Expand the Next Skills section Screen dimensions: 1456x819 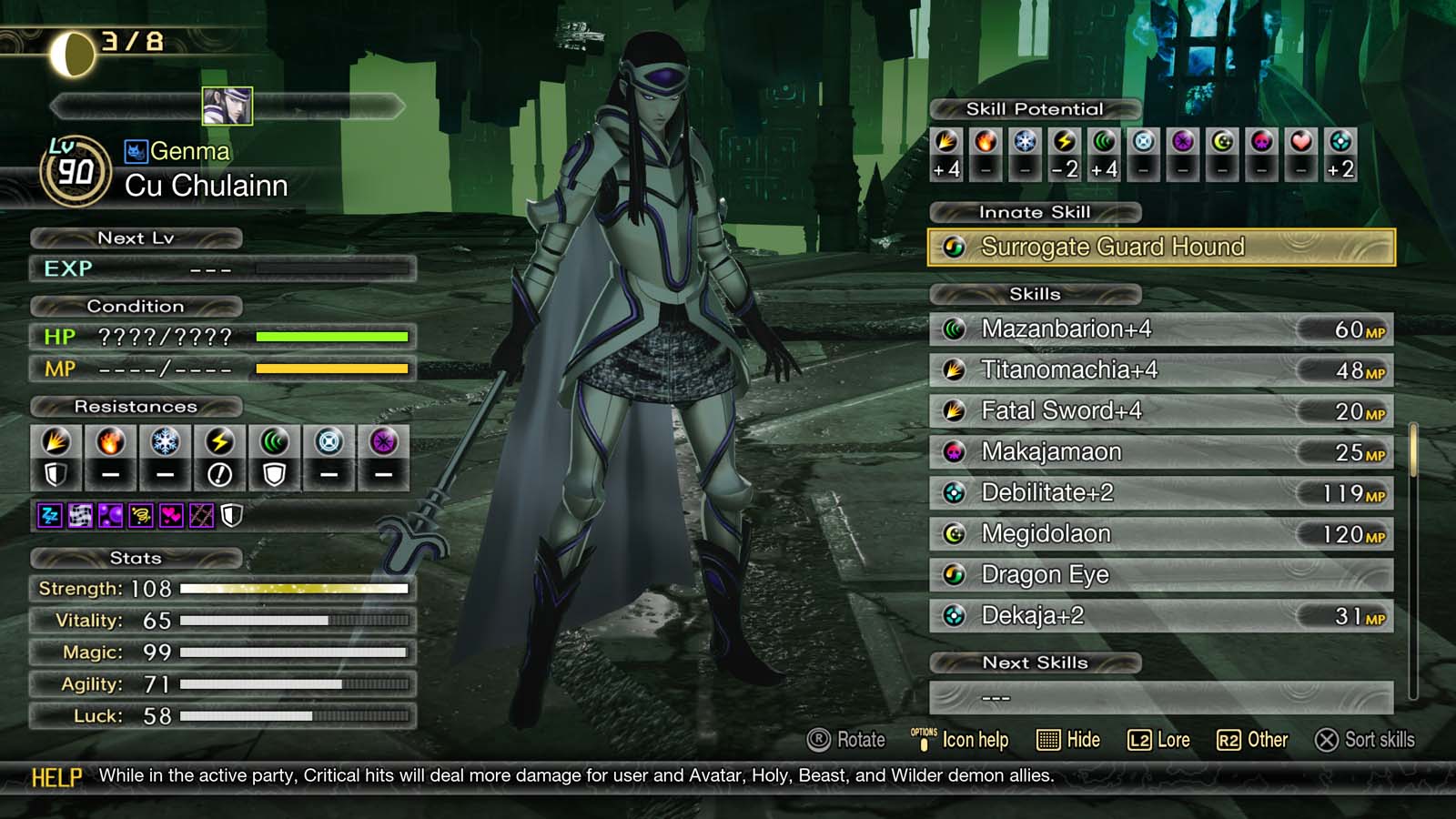tap(1035, 662)
